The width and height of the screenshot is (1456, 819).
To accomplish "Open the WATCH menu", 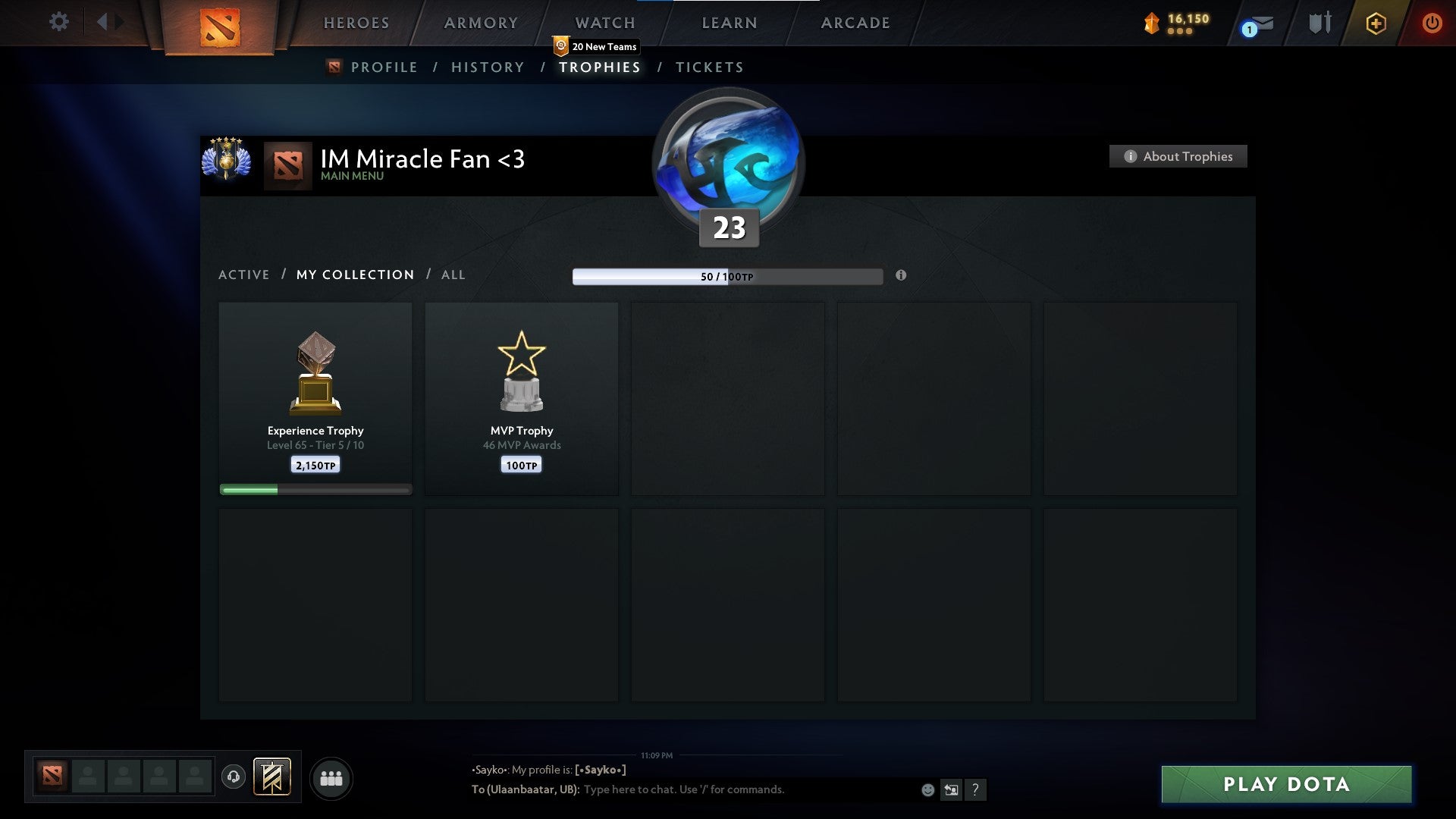I will [604, 22].
